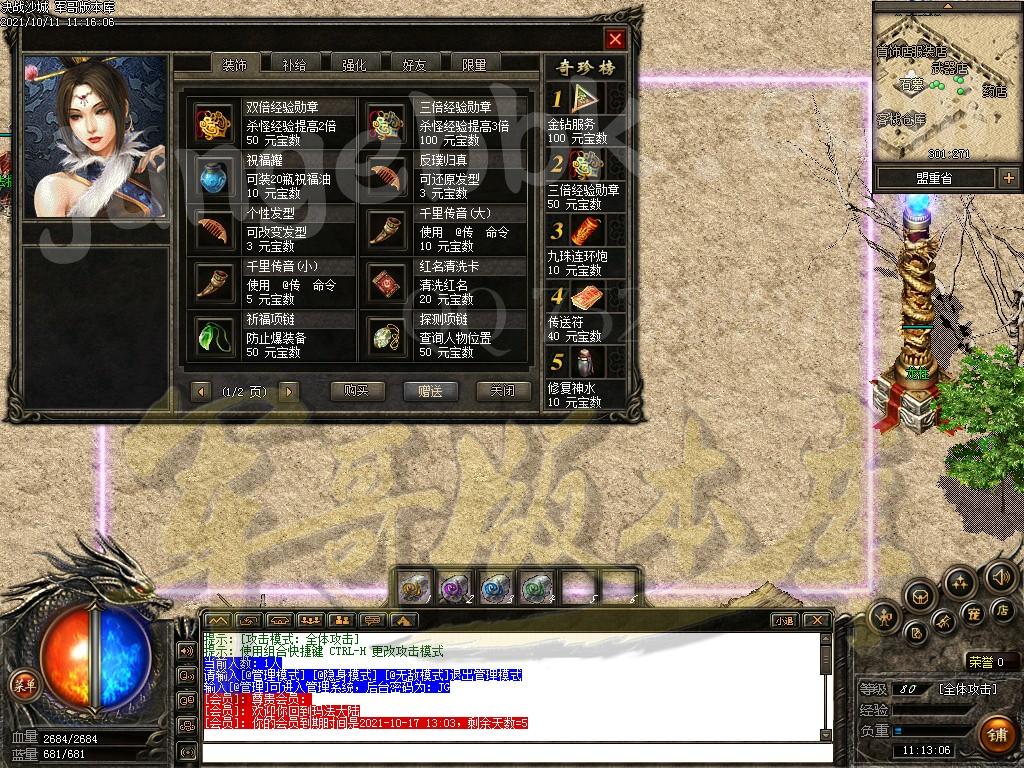The image size is (1024, 768).
Task: Switch to the 补给 supplies tab
Action: click(294, 65)
